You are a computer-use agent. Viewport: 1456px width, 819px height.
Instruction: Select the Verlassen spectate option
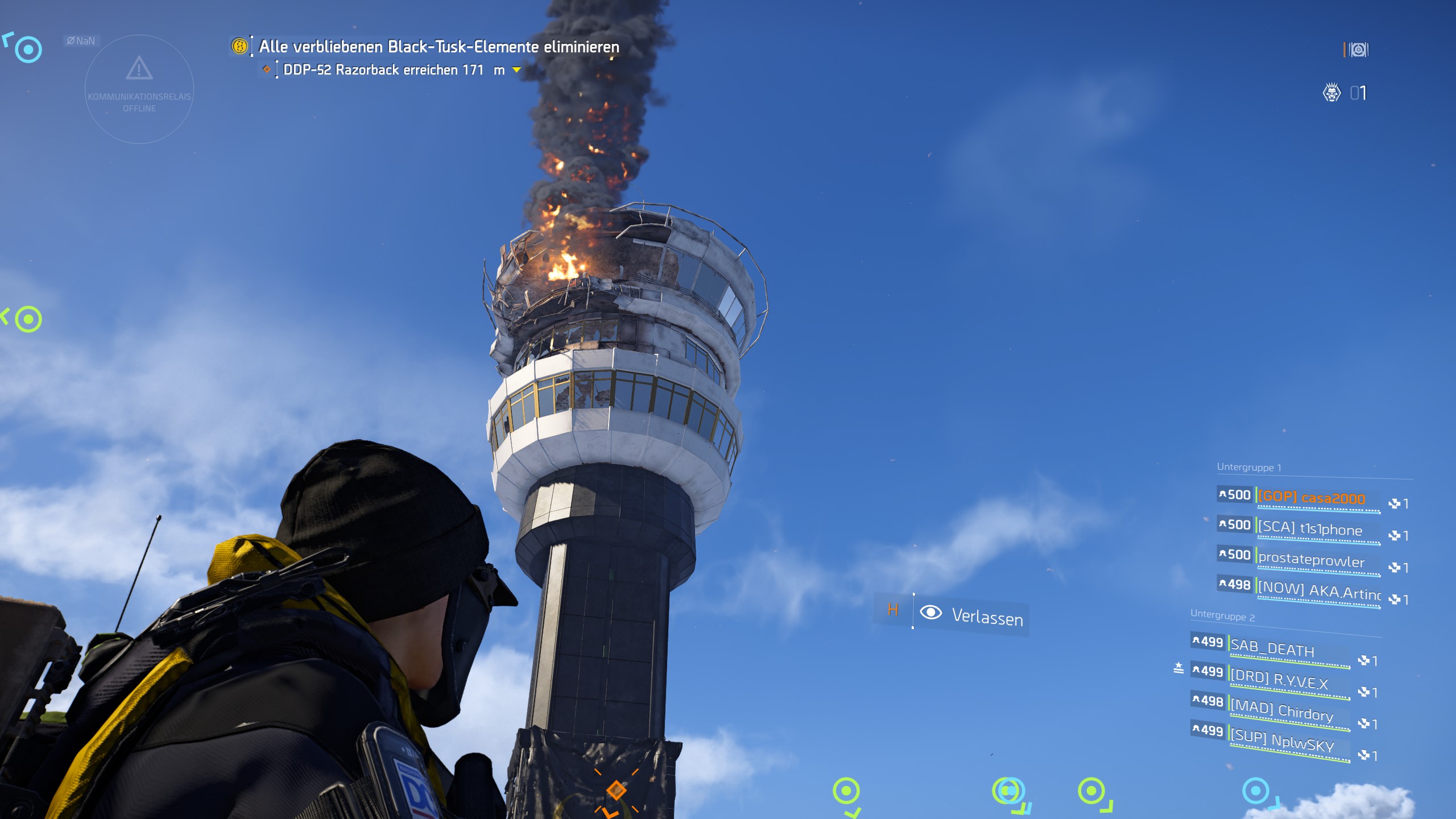coord(987,617)
